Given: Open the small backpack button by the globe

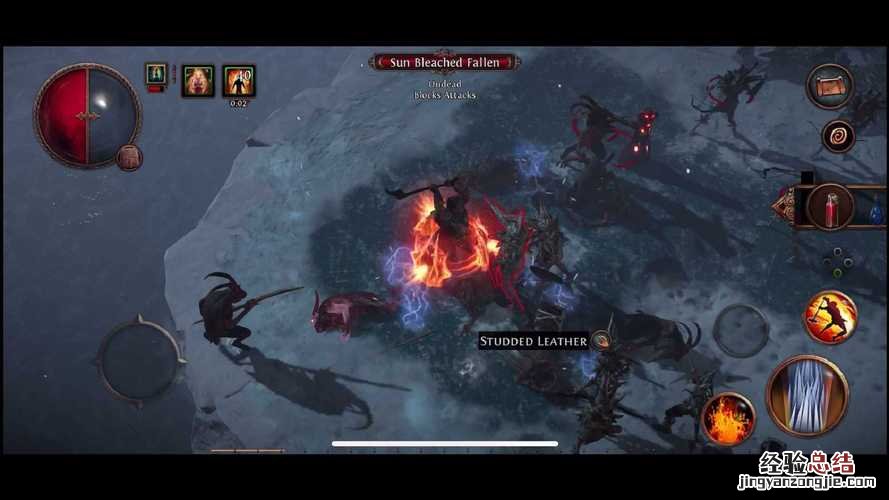Looking at the screenshot, I should [128, 157].
